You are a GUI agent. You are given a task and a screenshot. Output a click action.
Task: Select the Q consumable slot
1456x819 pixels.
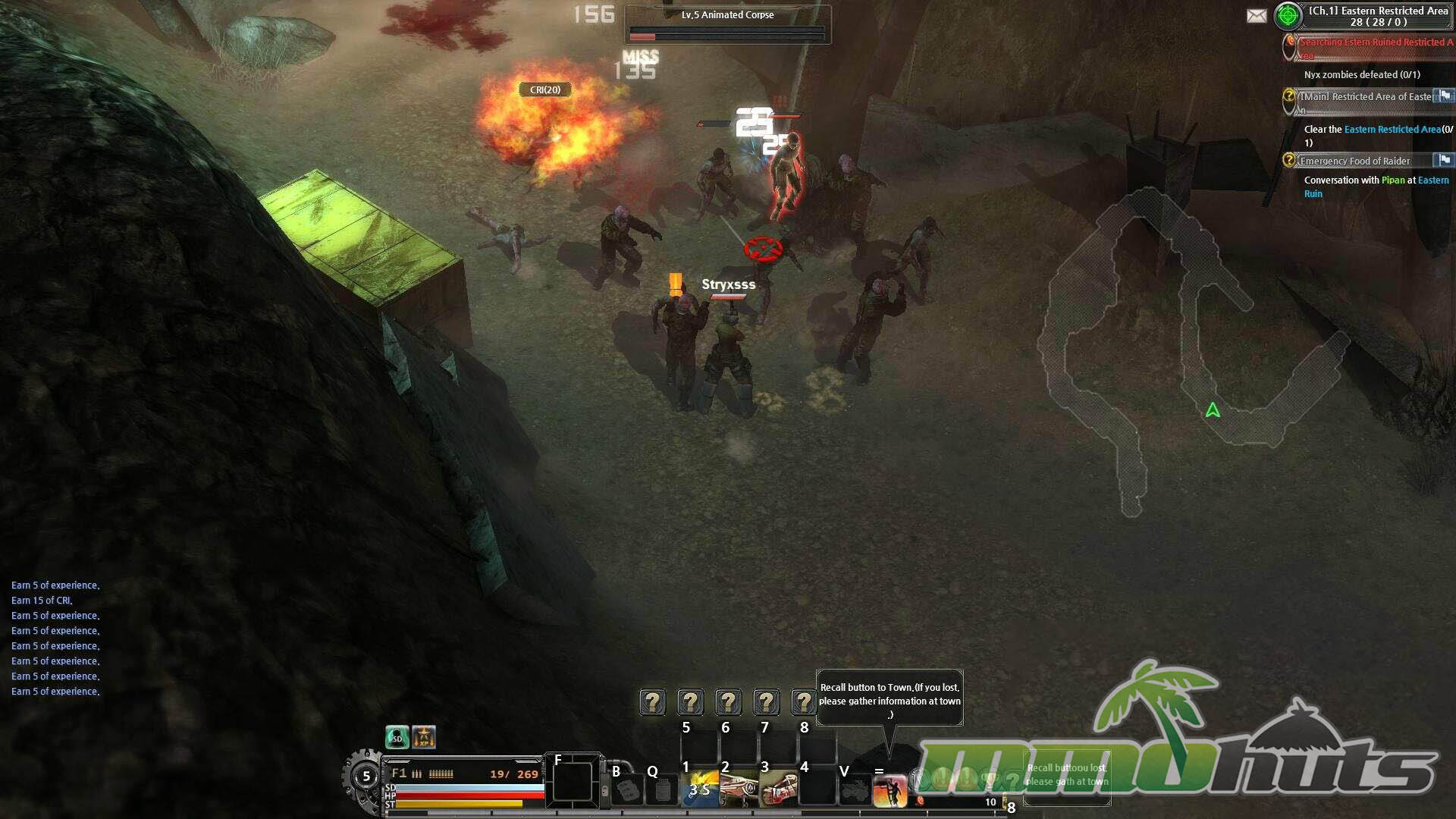[663, 790]
